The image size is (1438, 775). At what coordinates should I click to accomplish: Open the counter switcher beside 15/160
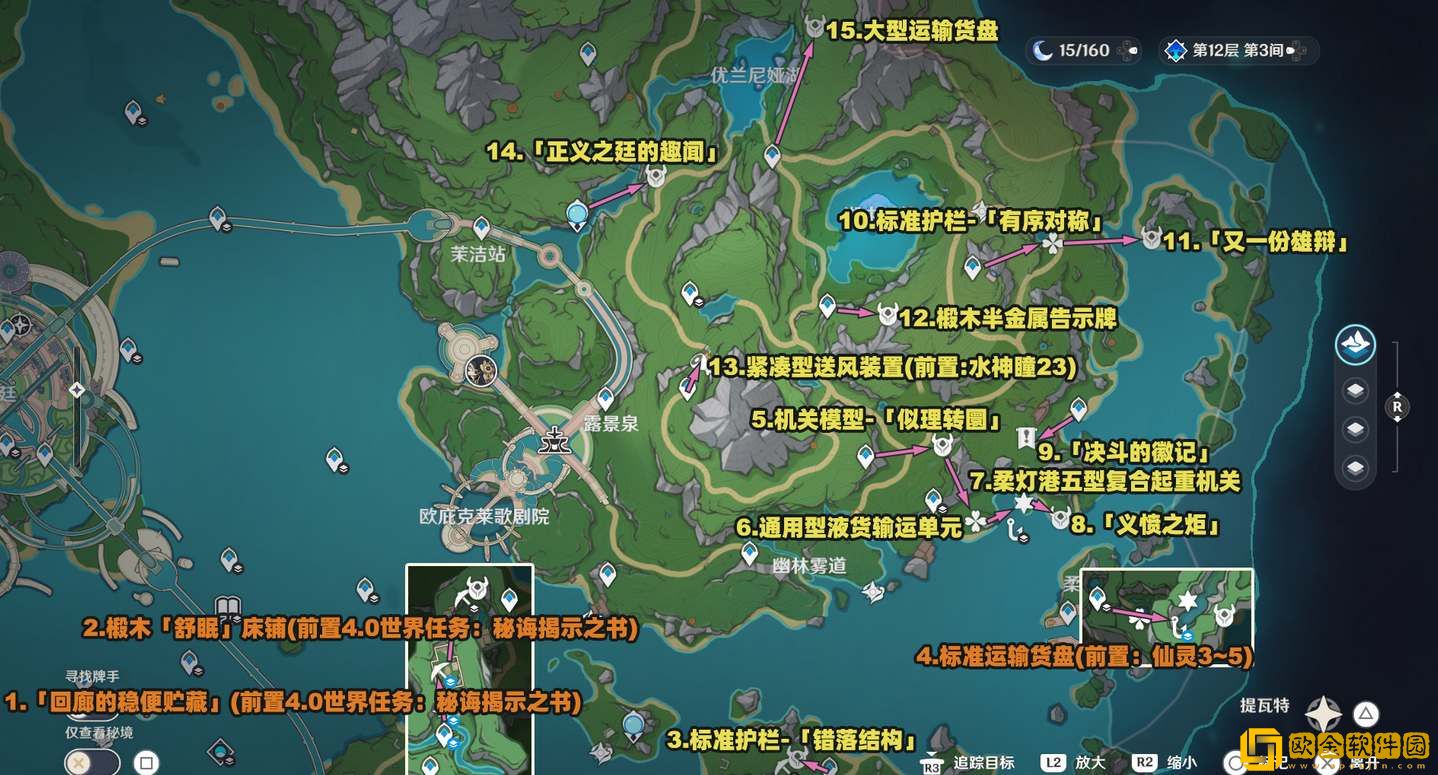click(1128, 51)
